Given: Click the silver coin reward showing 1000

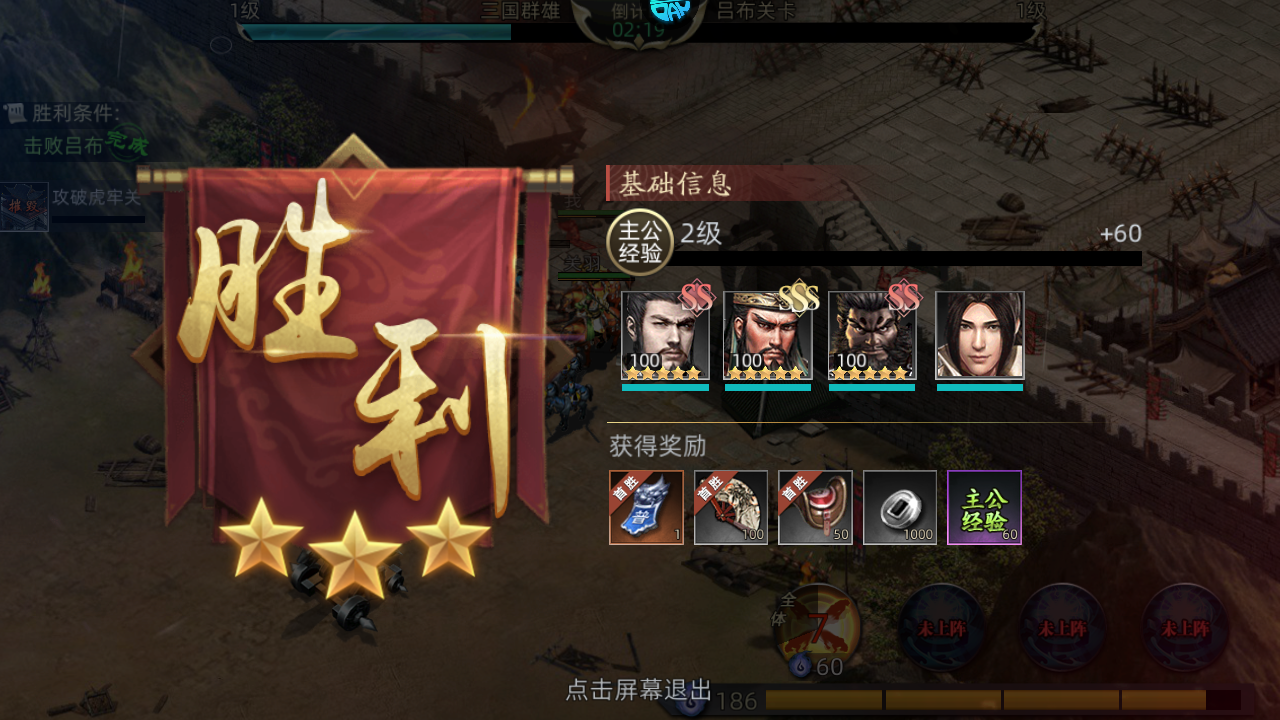Looking at the screenshot, I should coord(899,507).
